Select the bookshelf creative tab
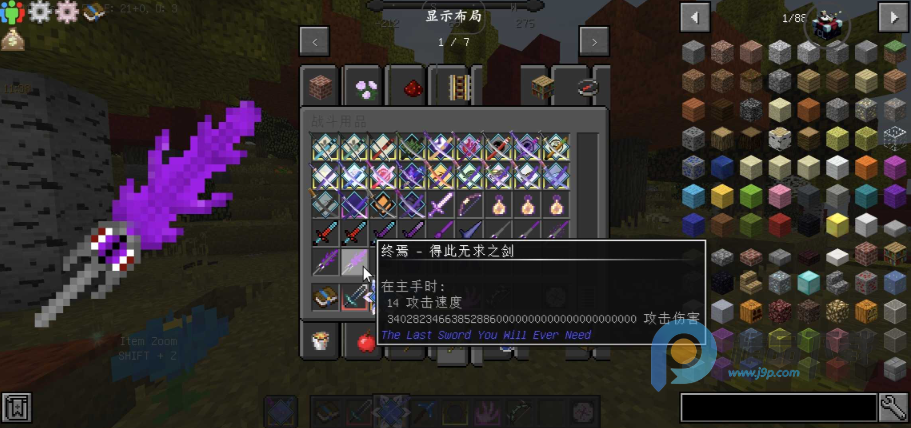Viewport: 911px width, 428px height. (542, 88)
